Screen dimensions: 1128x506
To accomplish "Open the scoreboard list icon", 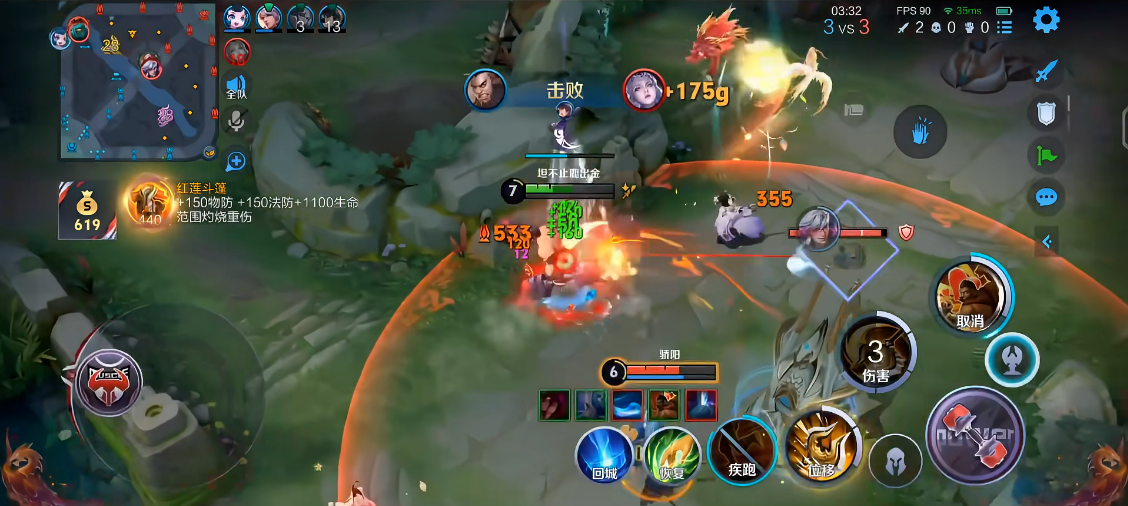I will 1005,28.
